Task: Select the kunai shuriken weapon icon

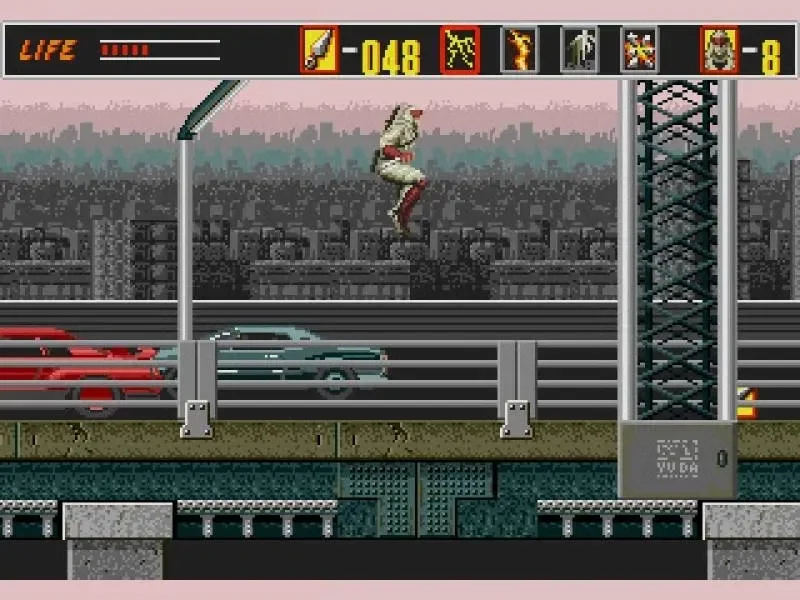Action: [x=319, y=51]
